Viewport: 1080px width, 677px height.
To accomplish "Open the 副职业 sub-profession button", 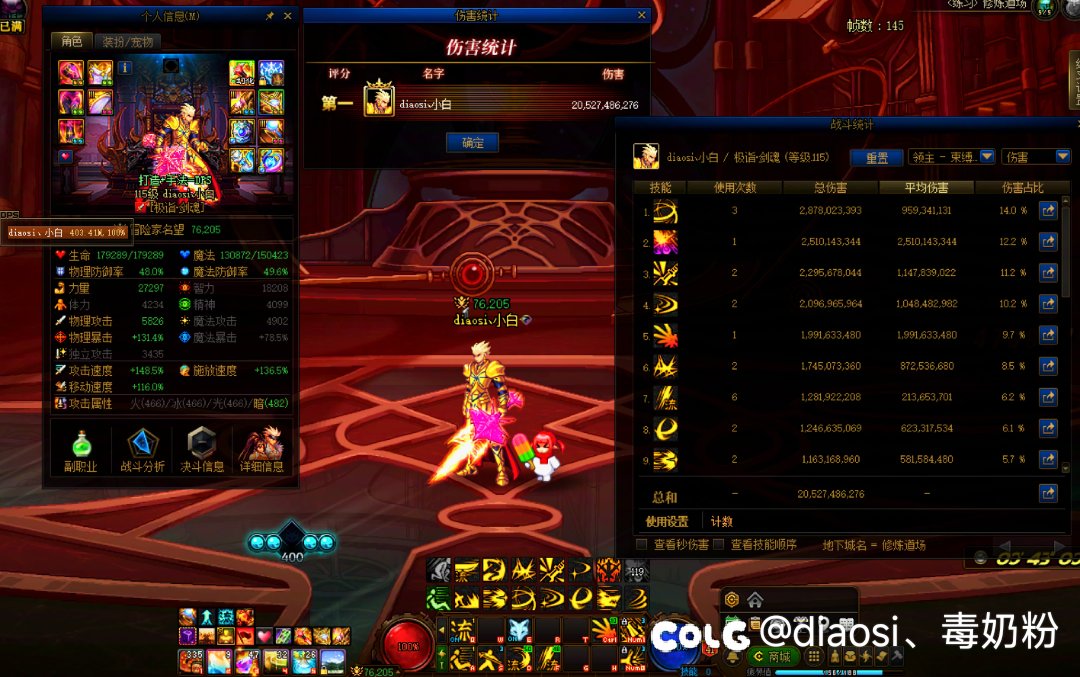I will point(80,449).
